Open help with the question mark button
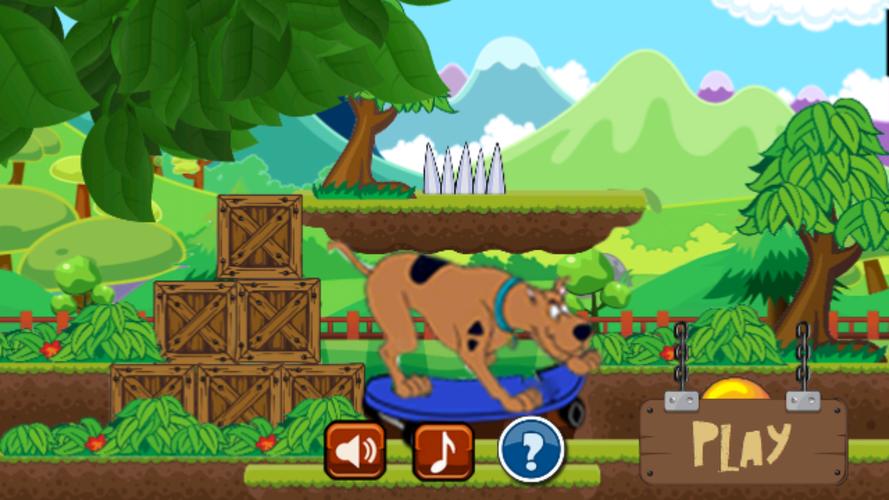889x500 pixels. pyautogui.click(x=531, y=450)
